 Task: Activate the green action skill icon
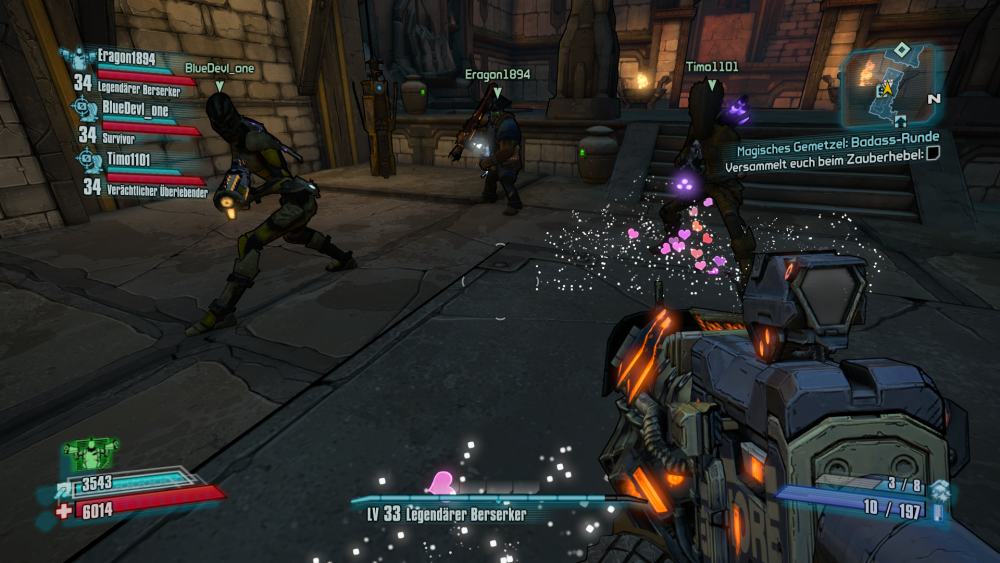(x=90, y=455)
